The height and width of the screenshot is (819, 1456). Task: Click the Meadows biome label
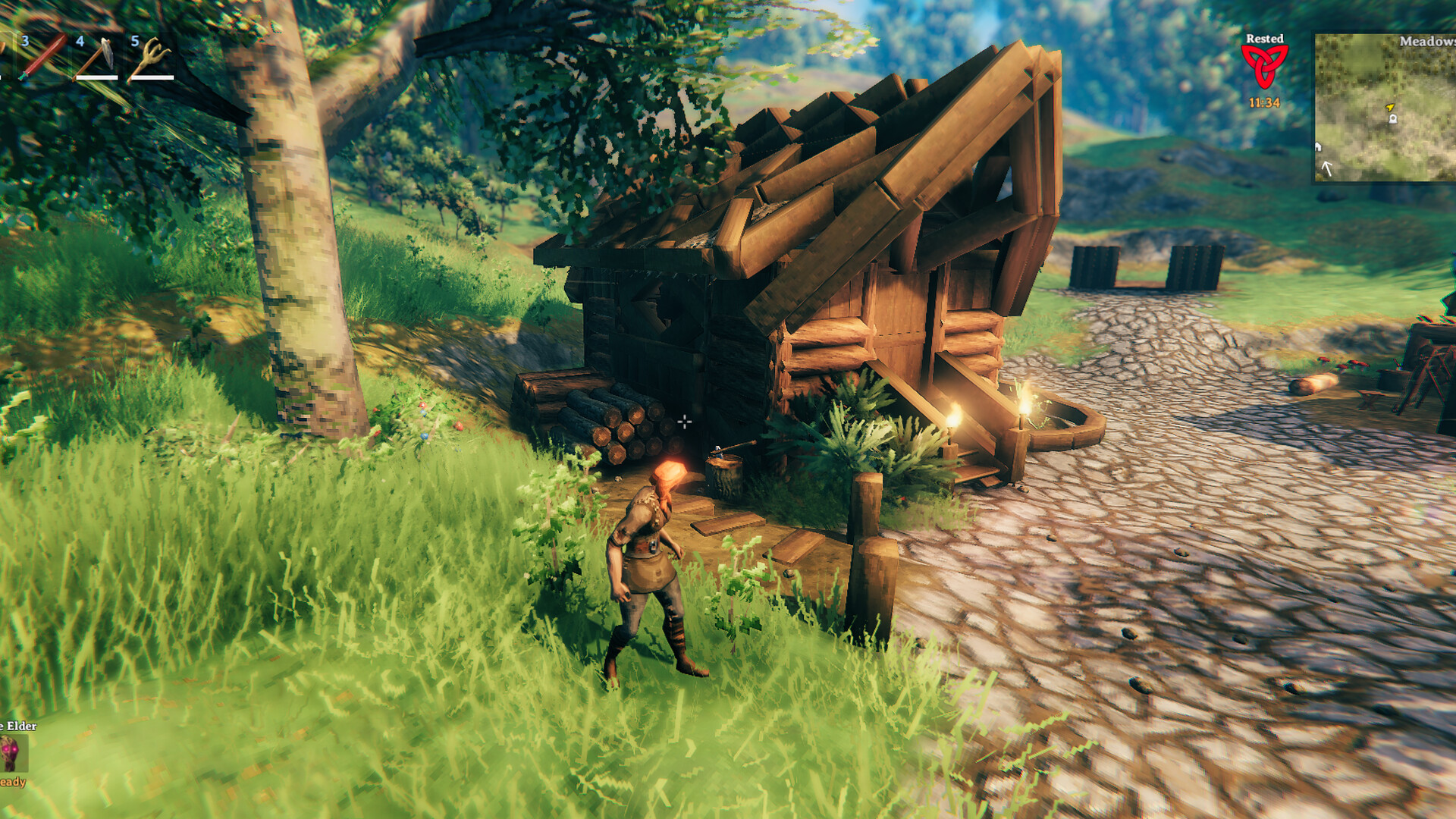(x=1429, y=42)
